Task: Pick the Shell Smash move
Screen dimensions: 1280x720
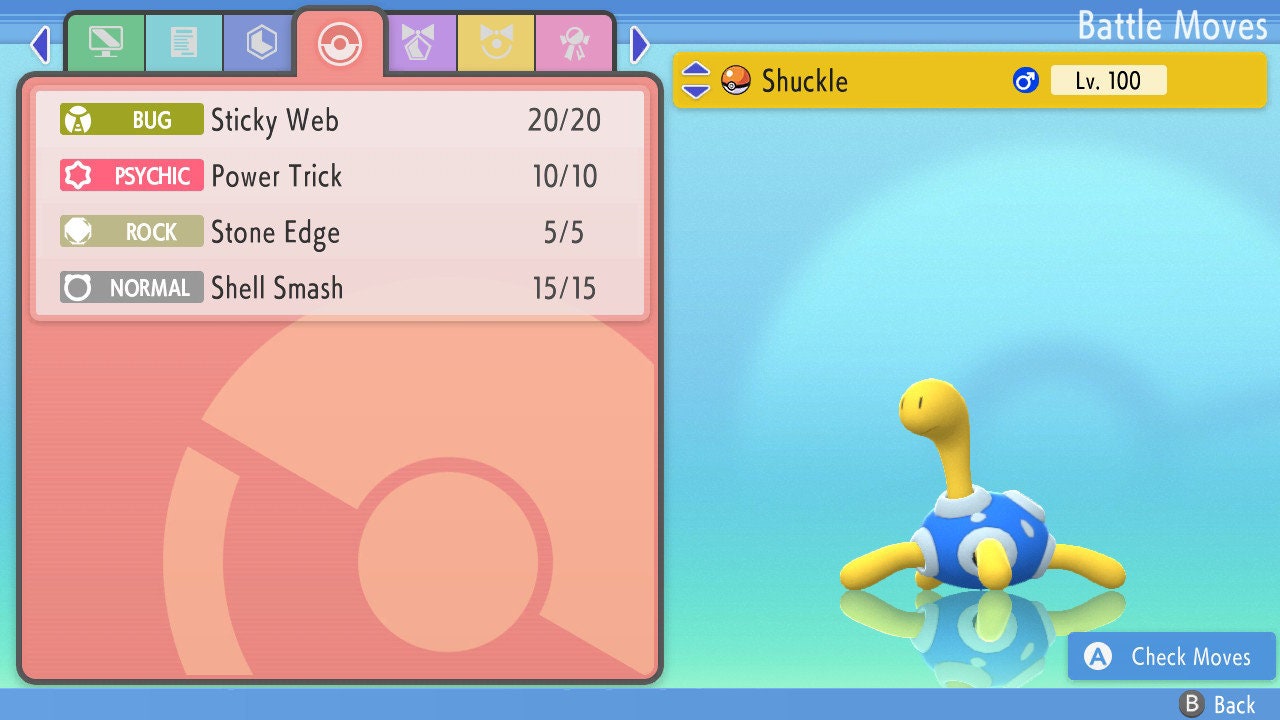Action: coord(340,288)
